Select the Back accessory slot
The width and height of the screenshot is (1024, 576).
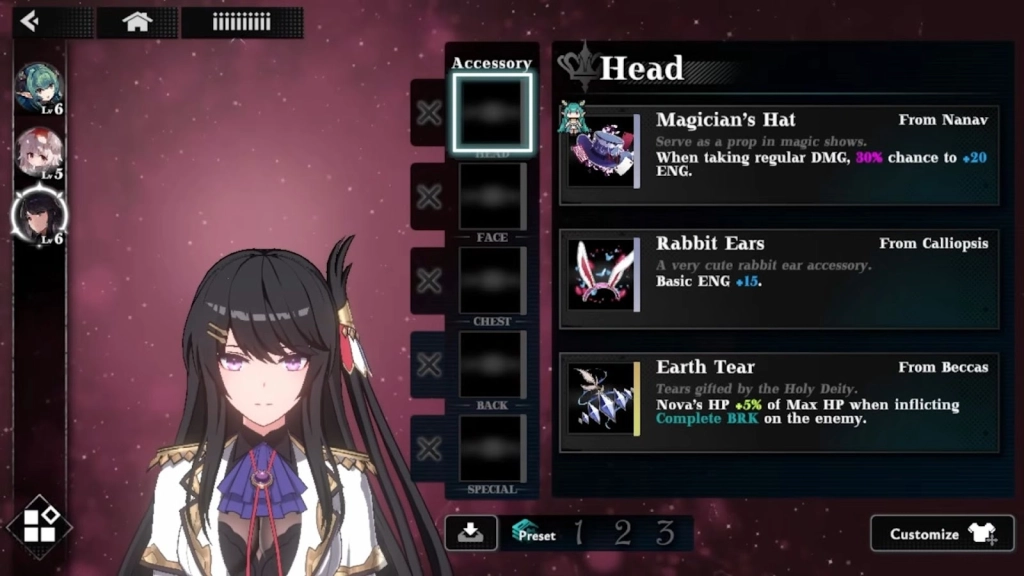[492, 364]
